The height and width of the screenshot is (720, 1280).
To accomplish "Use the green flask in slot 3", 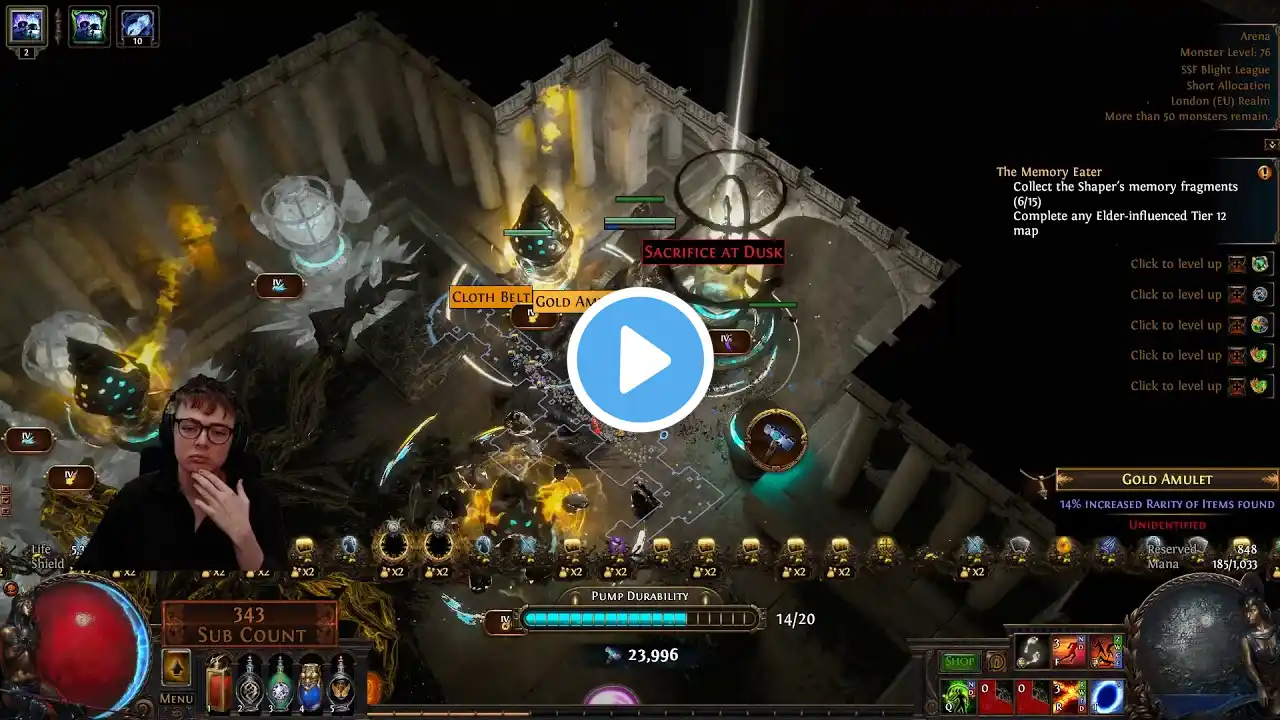I will tap(280, 684).
